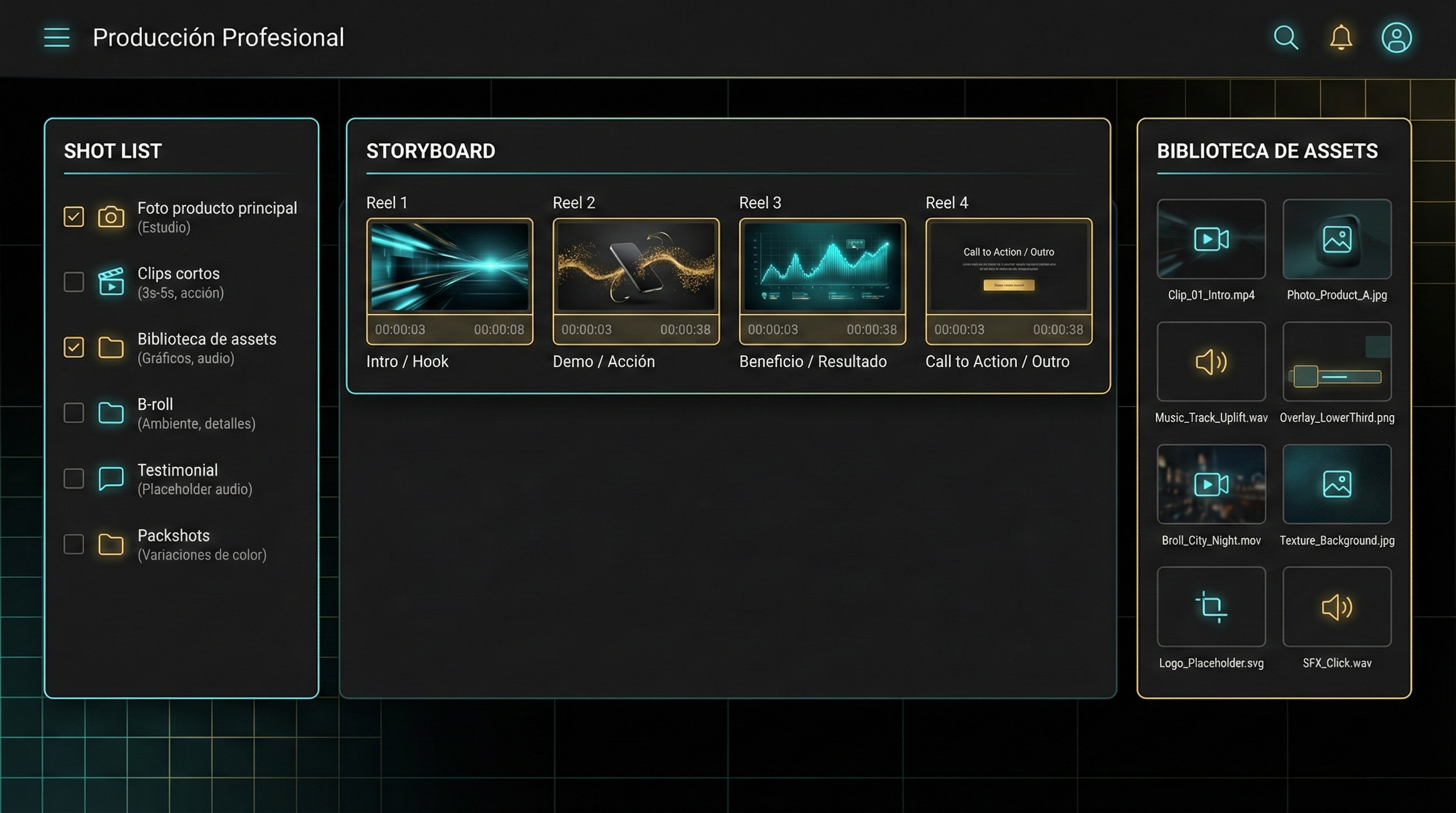Click the search magnifier icon
The image size is (1456, 813).
[x=1285, y=38]
